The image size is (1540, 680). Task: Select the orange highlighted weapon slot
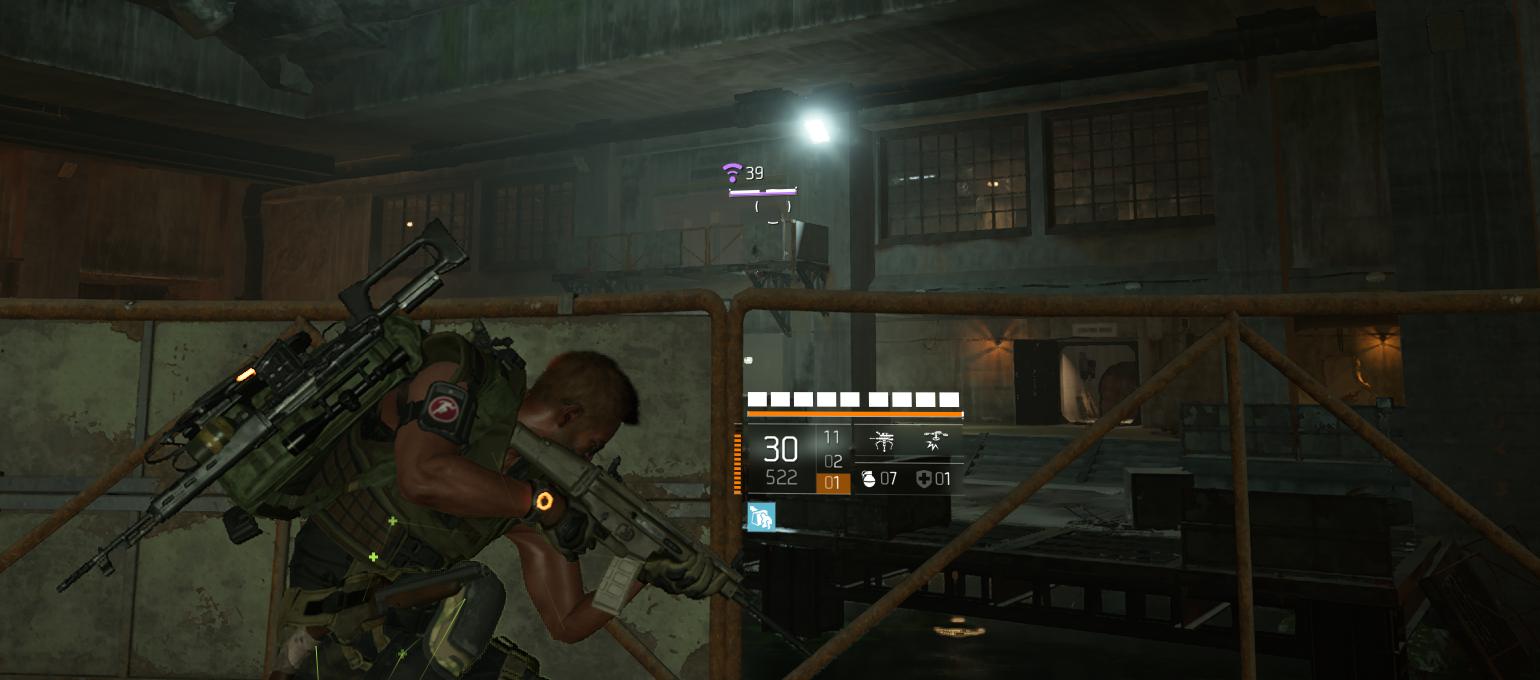(832, 483)
